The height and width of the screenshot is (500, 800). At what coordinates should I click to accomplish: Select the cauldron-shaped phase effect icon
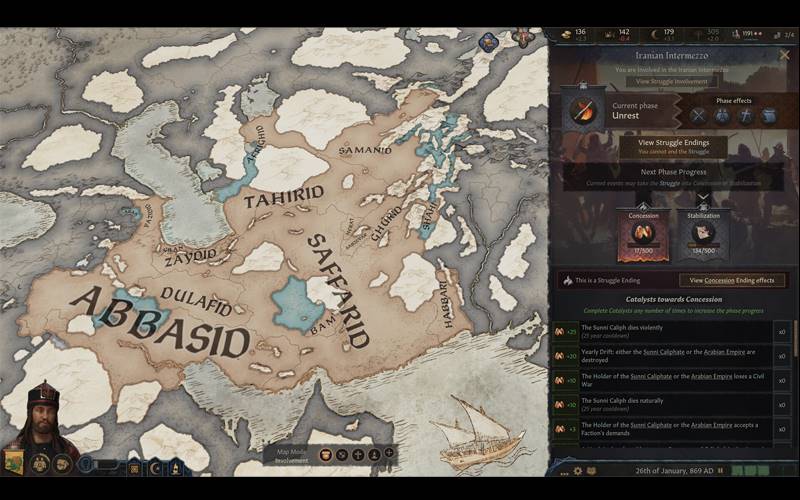click(769, 115)
